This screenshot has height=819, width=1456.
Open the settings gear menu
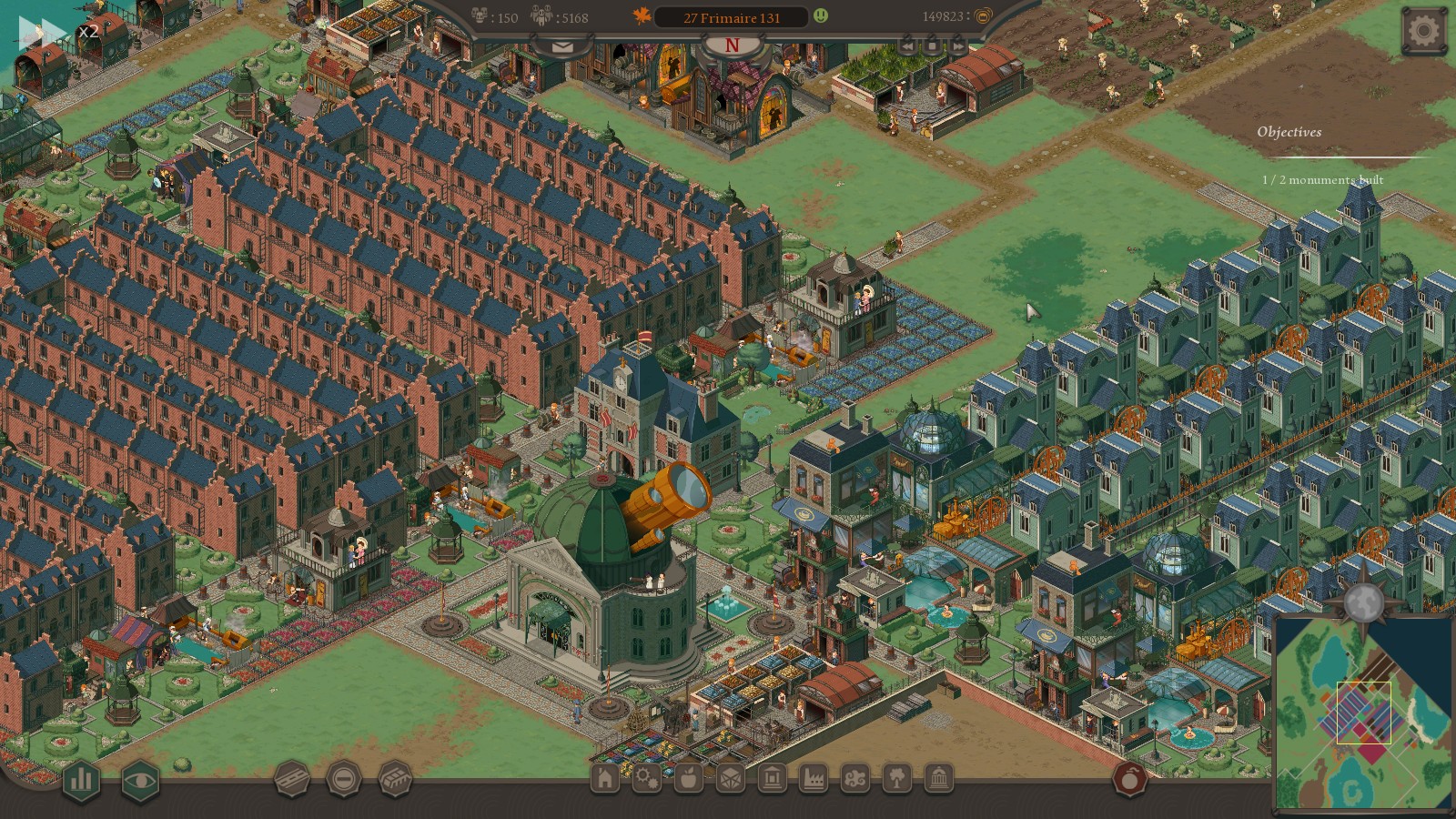coord(1423,32)
